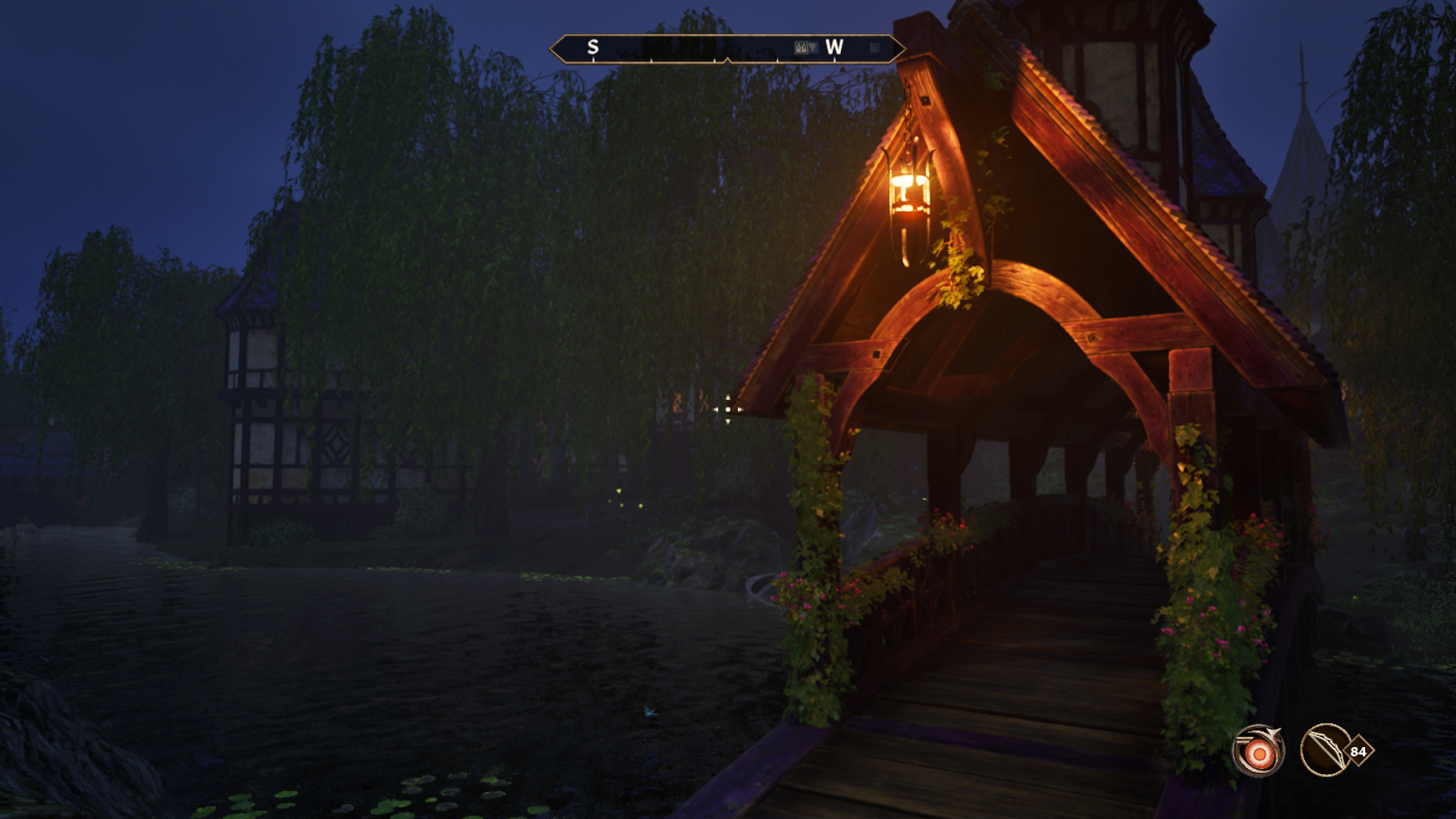Click the bottles marker on the compass
The image size is (1456, 819).
click(x=801, y=48)
